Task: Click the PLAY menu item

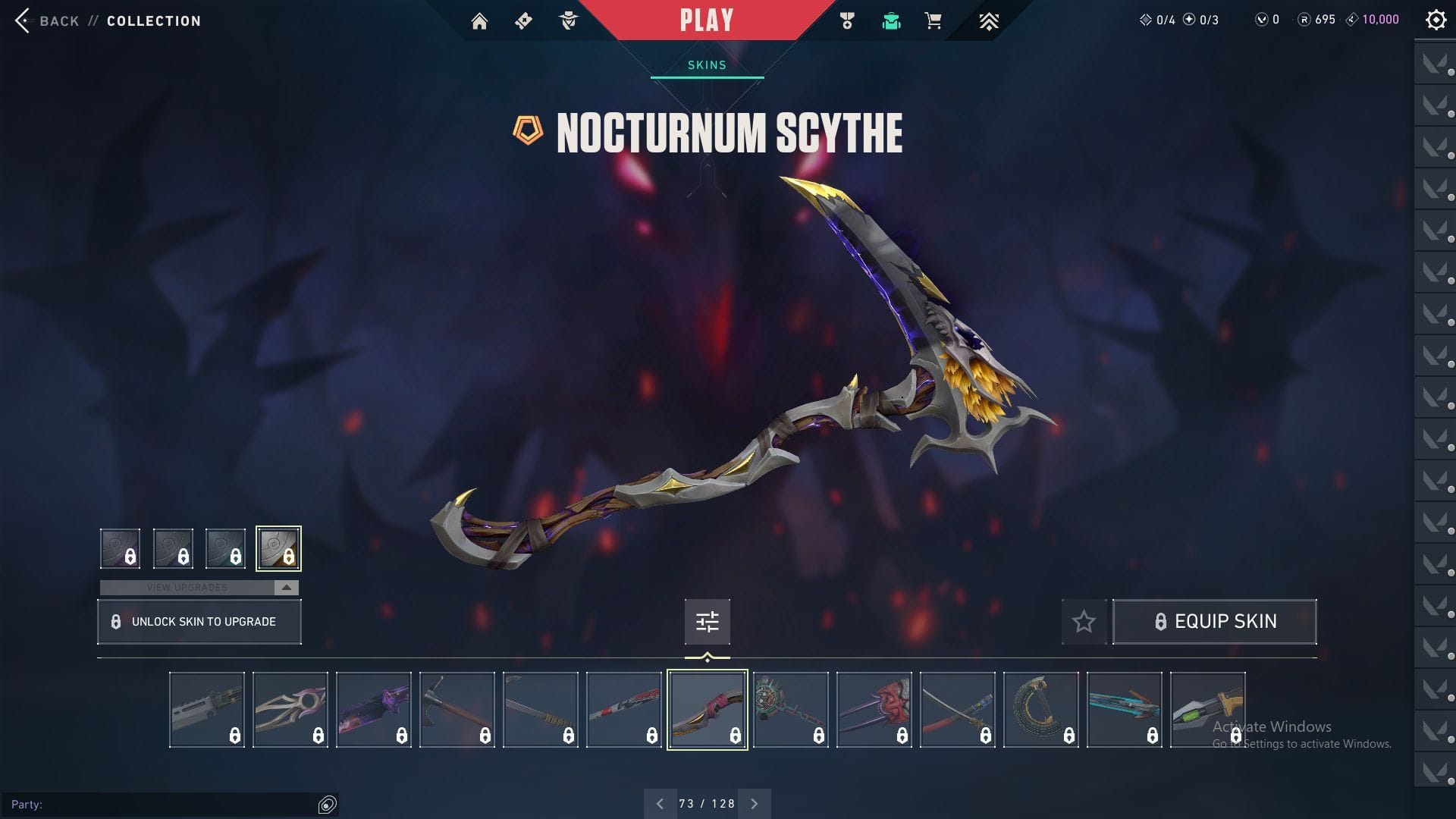Action: coord(706,20)
